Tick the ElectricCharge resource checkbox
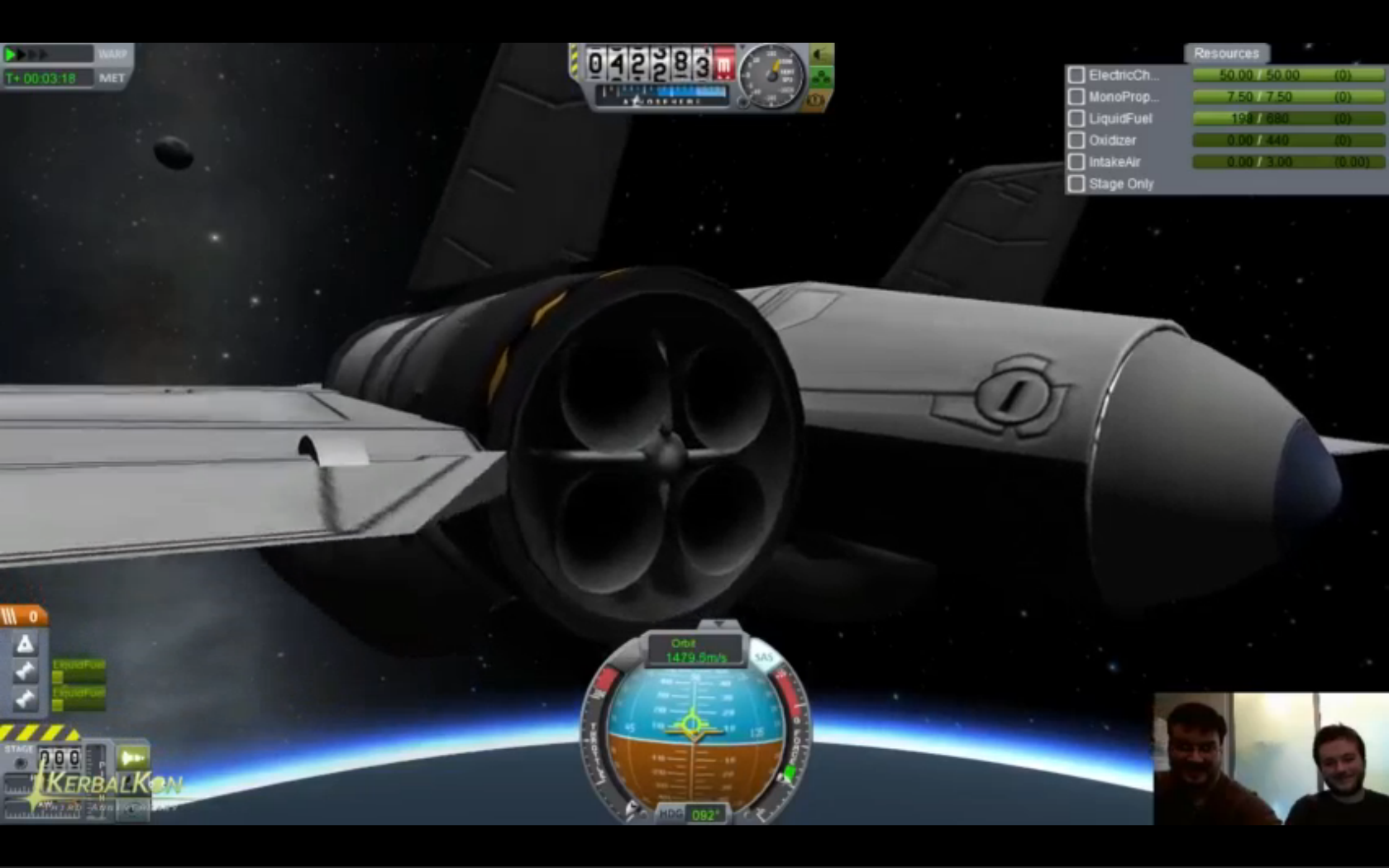The width and height of the screenshot is (1389, 868). (1076, 75)
